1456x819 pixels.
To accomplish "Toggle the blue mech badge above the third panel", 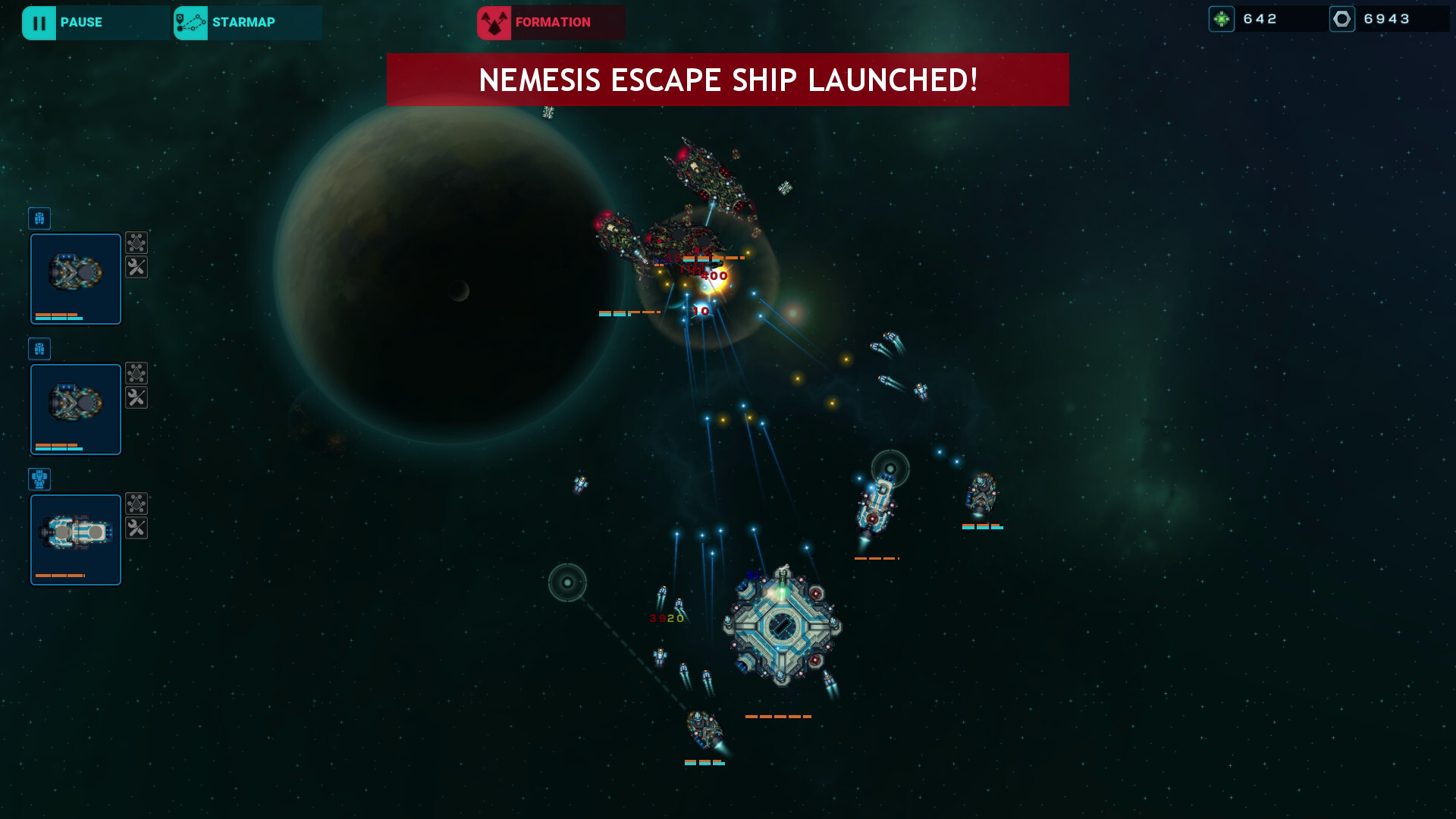I will coord(39,479).
